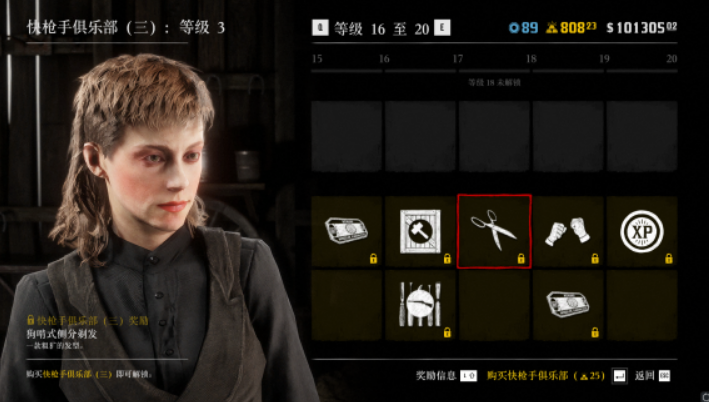Select the XP bonus reward tile
Image resolution: width=709 pixels, height=402 pixels.
pos(641,231)
